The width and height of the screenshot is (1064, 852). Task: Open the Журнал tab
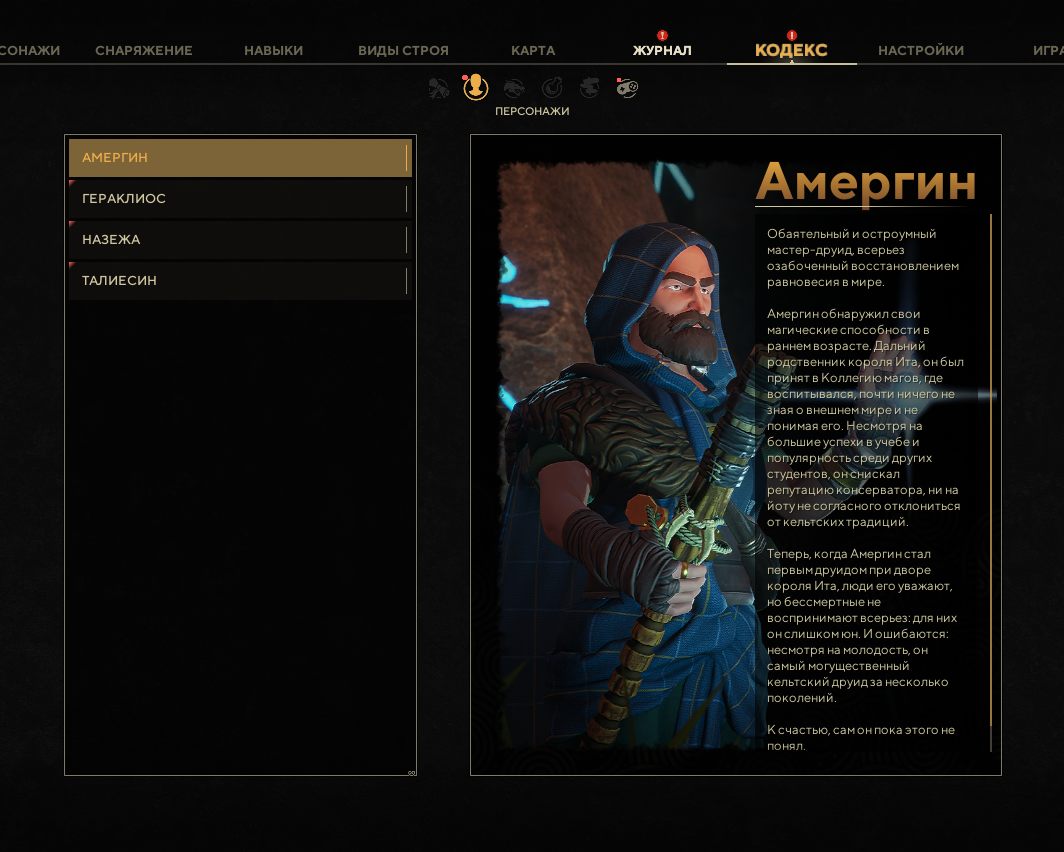click(x=662, y=50)
